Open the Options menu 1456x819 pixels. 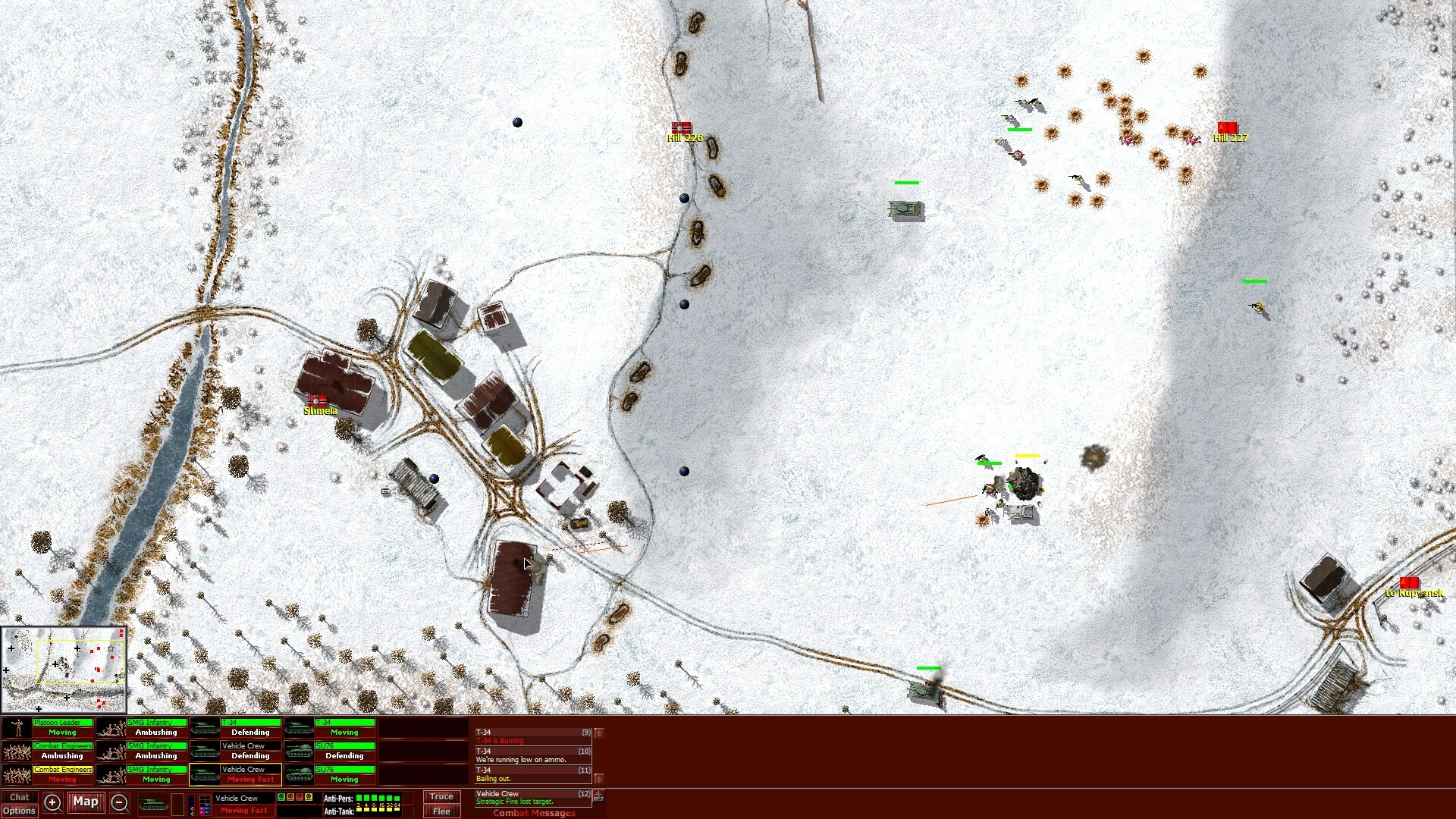tap(18, 811)
